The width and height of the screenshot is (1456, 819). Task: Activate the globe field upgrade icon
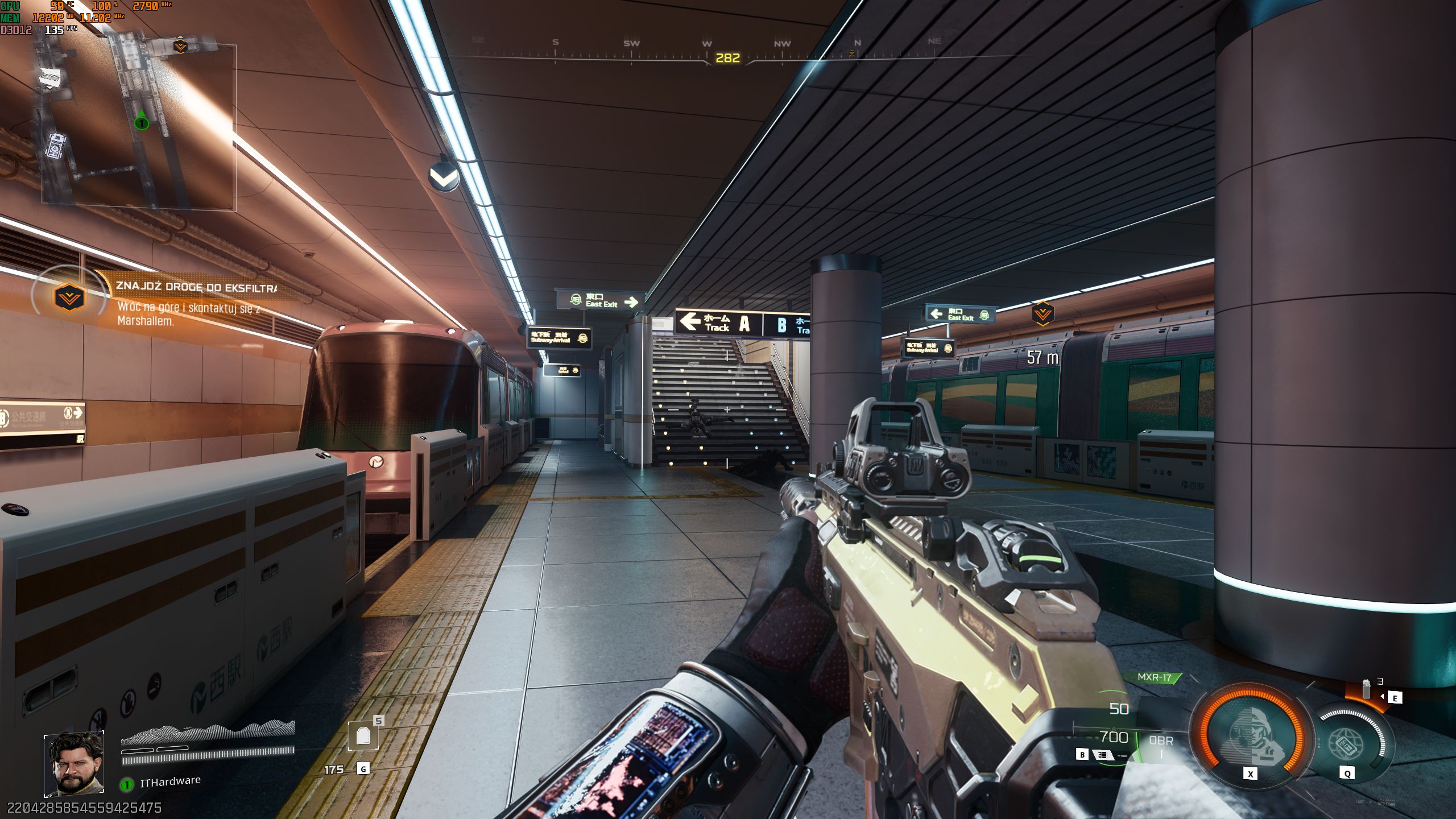pos(1348,743)
